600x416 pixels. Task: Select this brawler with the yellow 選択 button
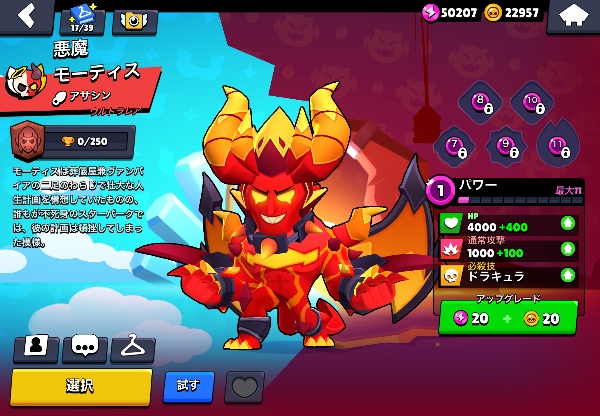pyautogui.click(x=81, y=385)
